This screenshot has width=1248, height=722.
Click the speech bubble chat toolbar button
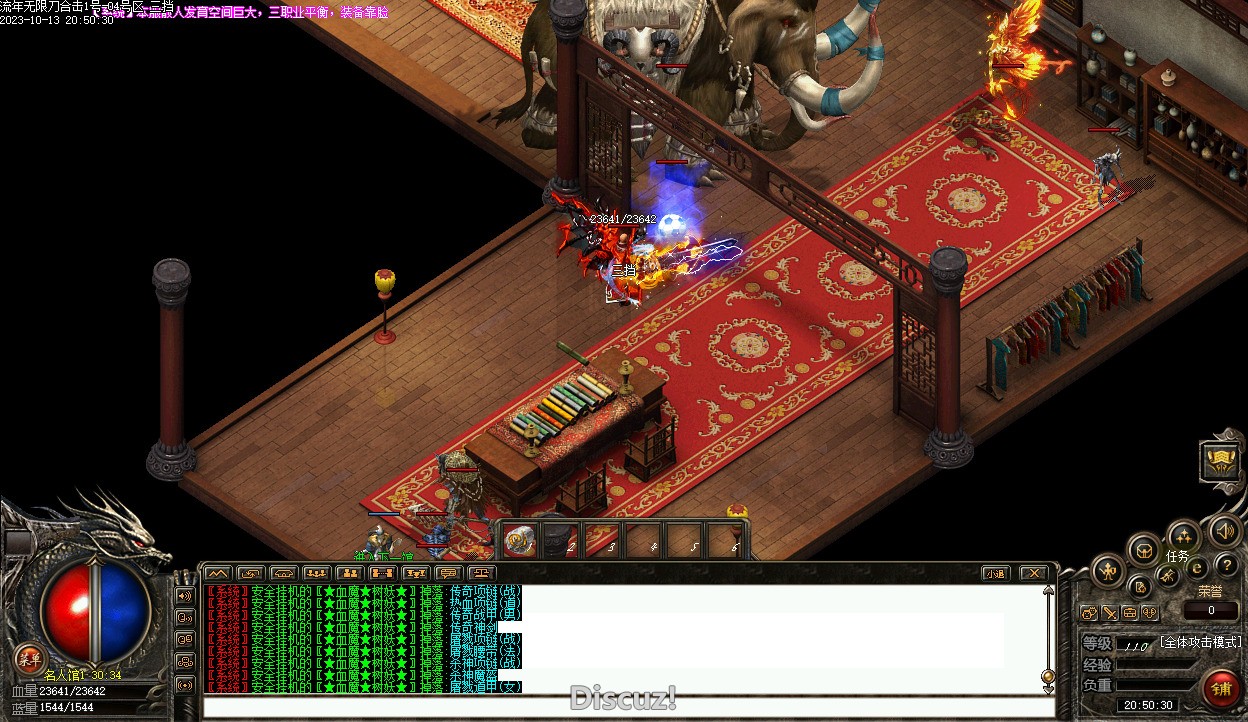click(x=448, y=573)
